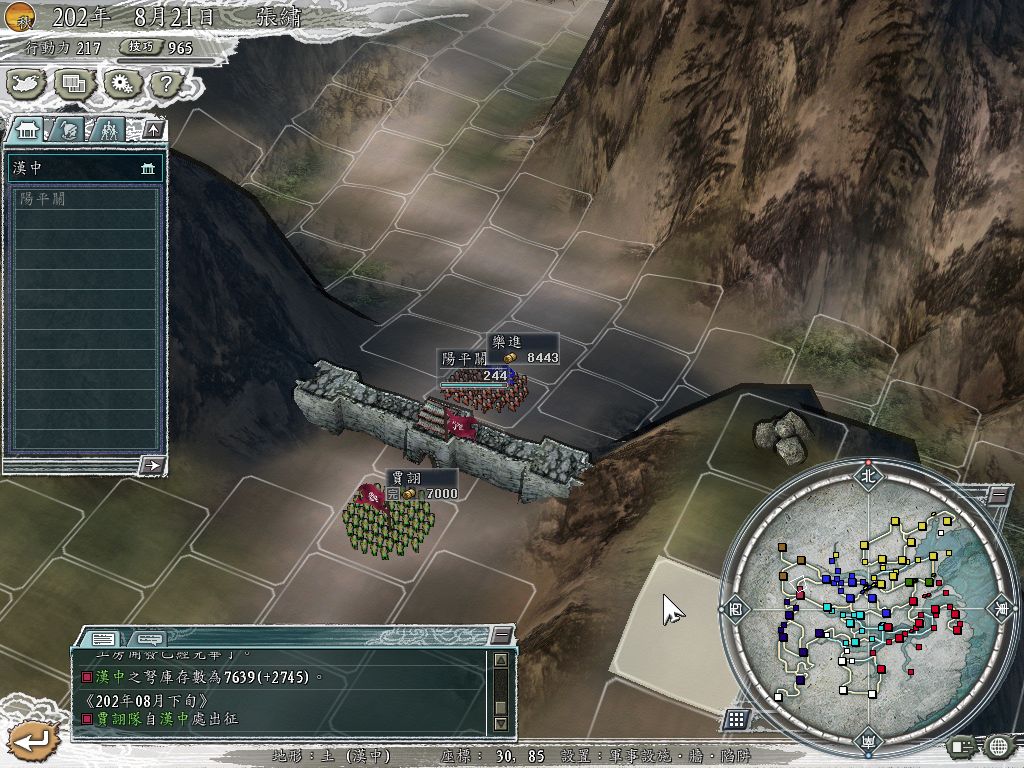Open the China map icon button

point(24,83)
